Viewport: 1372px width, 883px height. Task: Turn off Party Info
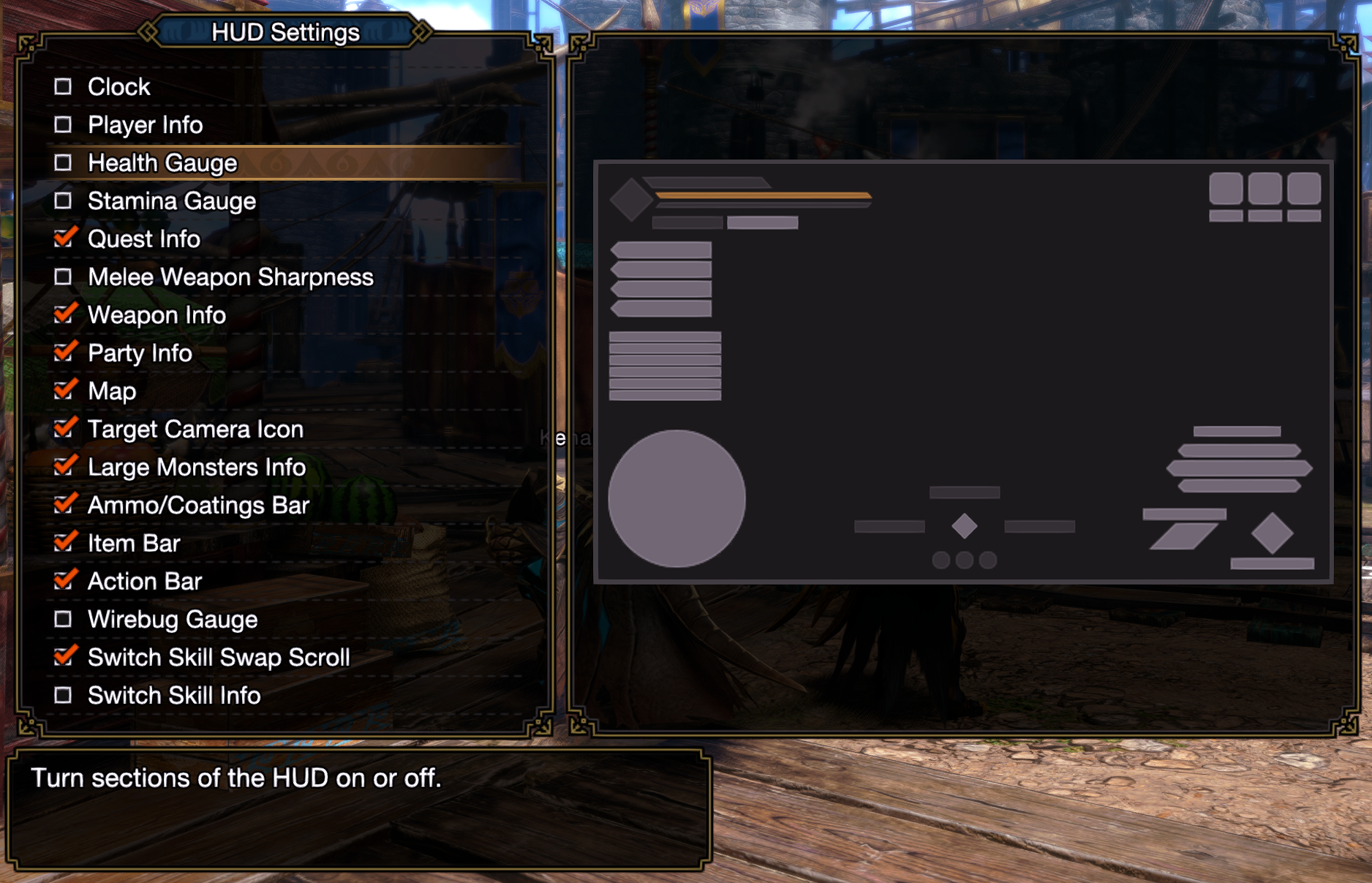[64, 353]
